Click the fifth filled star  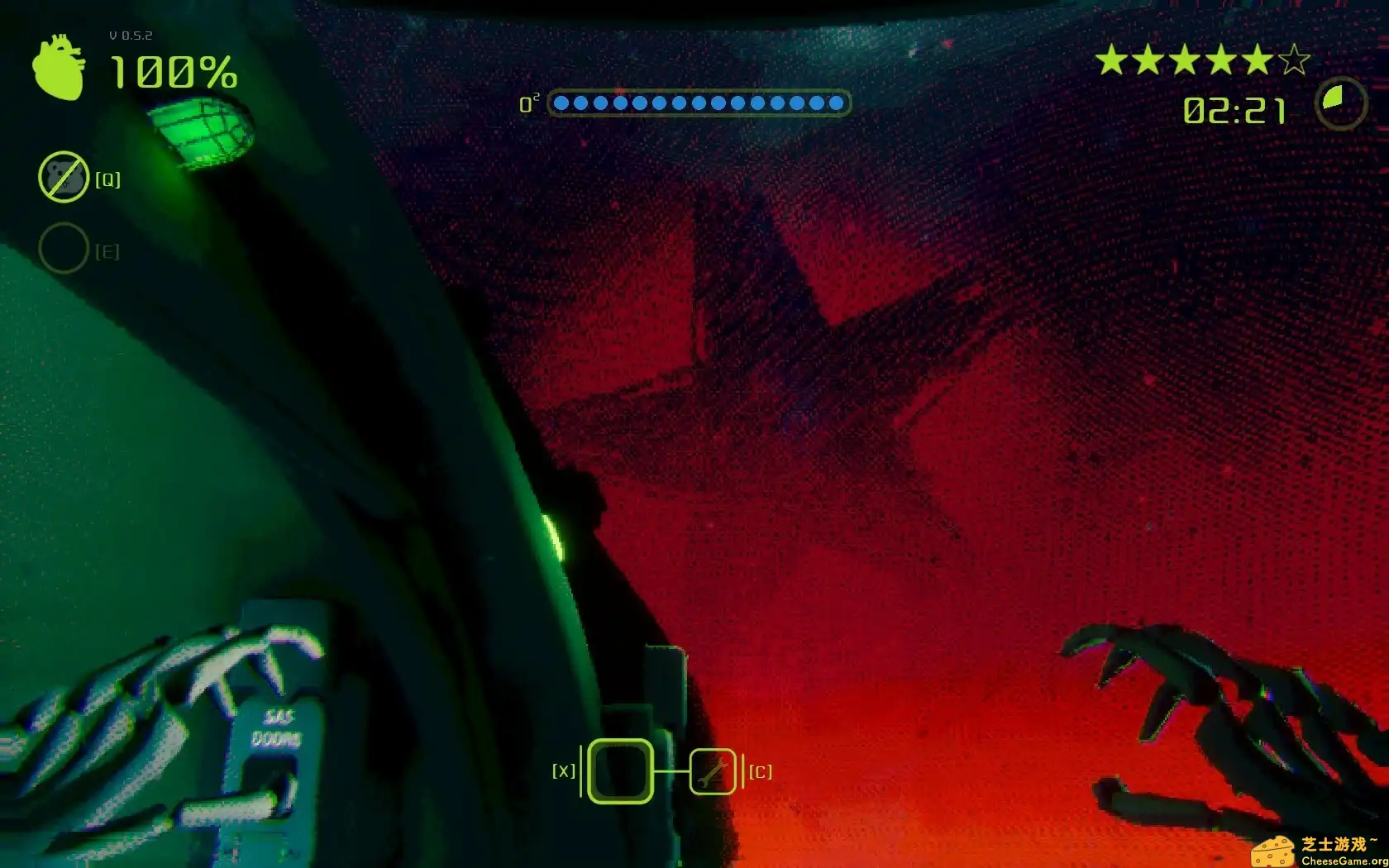tap(1257, 60)
